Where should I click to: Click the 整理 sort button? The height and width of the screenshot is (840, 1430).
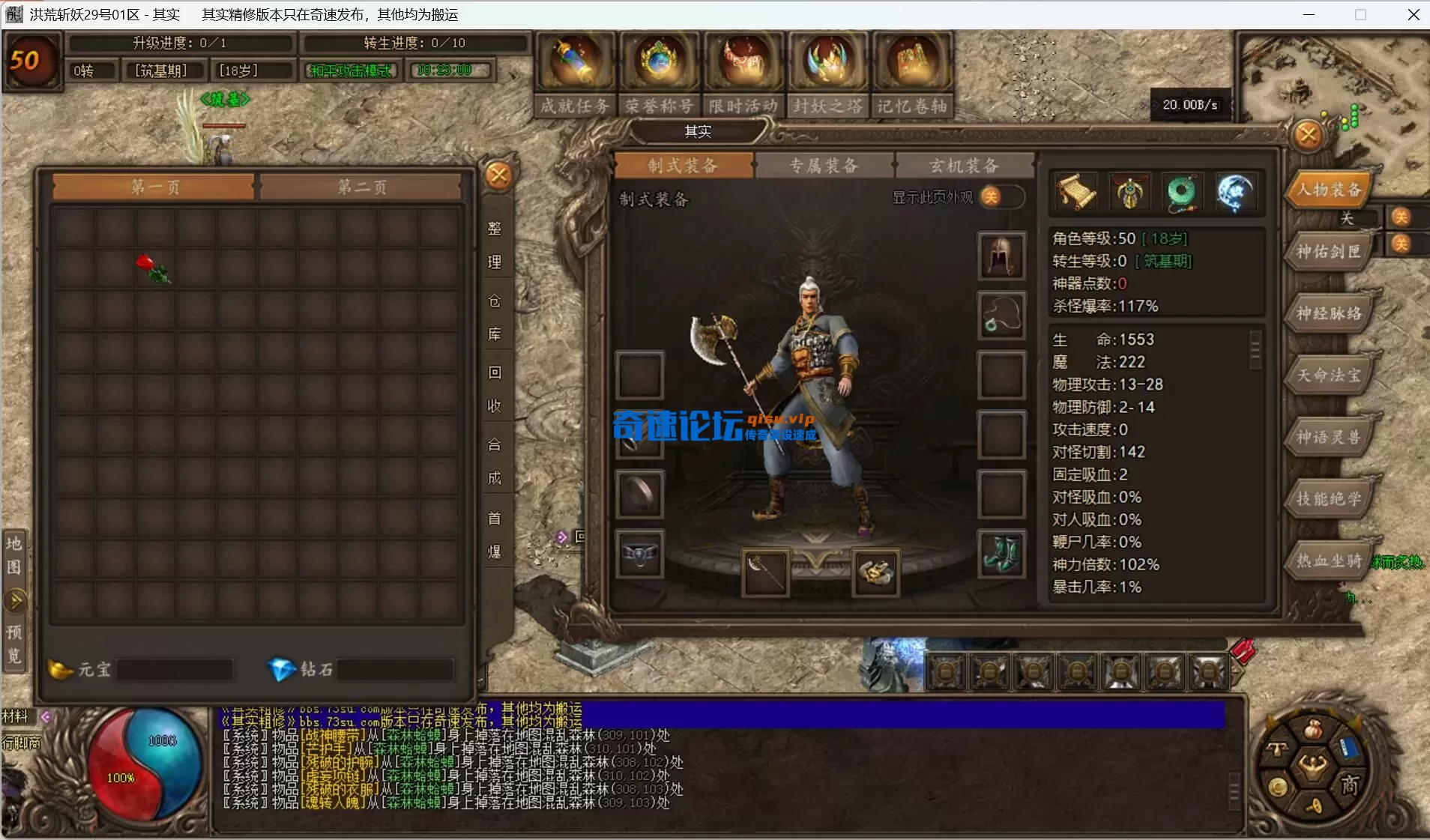[495, 244]
